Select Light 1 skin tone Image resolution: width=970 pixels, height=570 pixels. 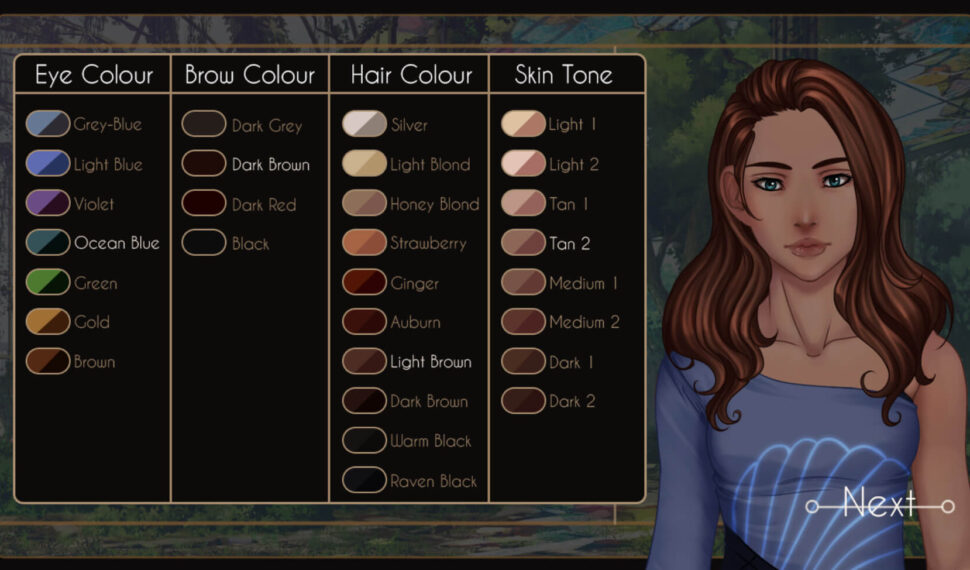point(522,125)
